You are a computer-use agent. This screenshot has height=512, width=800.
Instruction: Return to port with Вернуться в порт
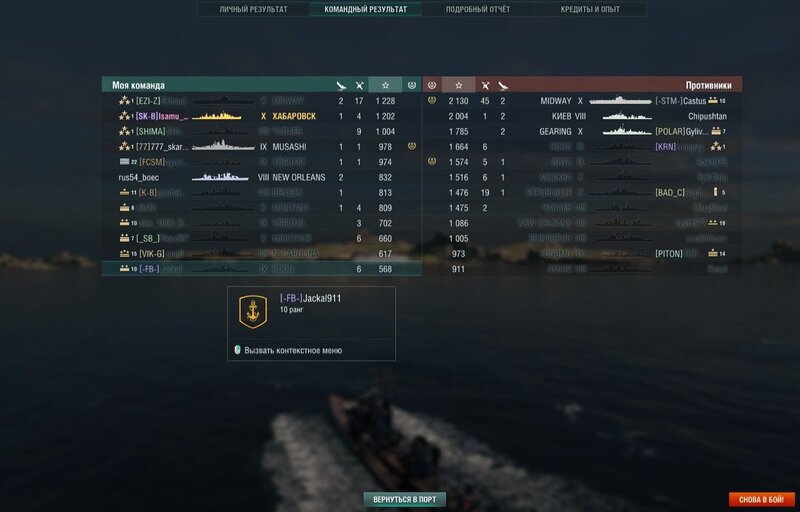[x=404, y=499]
